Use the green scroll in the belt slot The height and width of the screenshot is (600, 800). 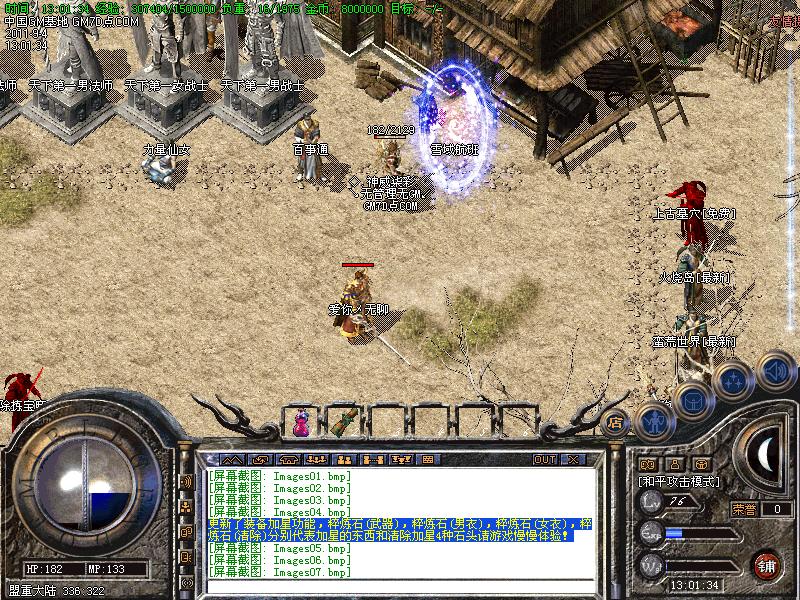pos(345,422)
